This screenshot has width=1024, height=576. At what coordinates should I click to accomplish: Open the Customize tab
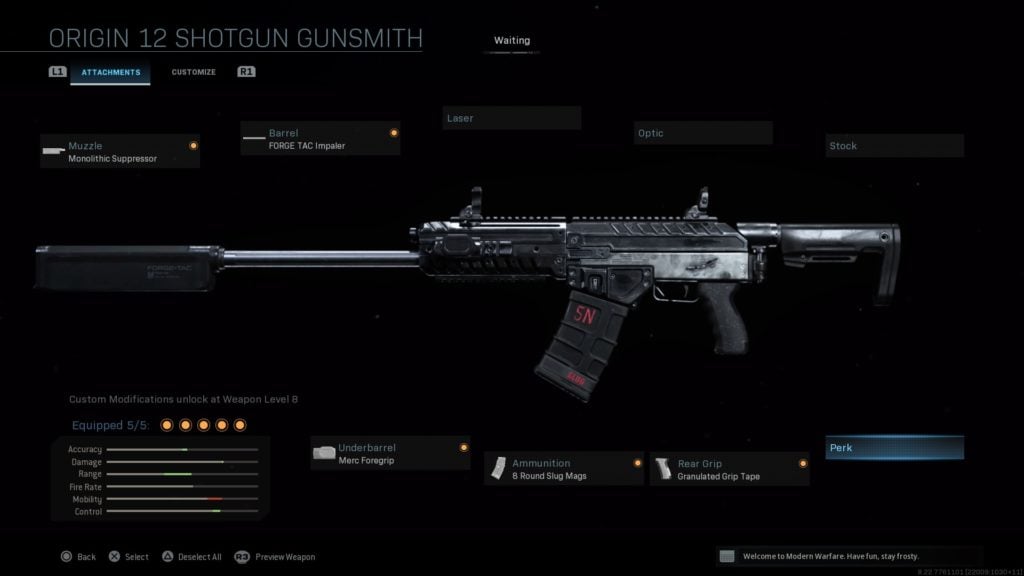pyautogui.click(x=193, y=72)
